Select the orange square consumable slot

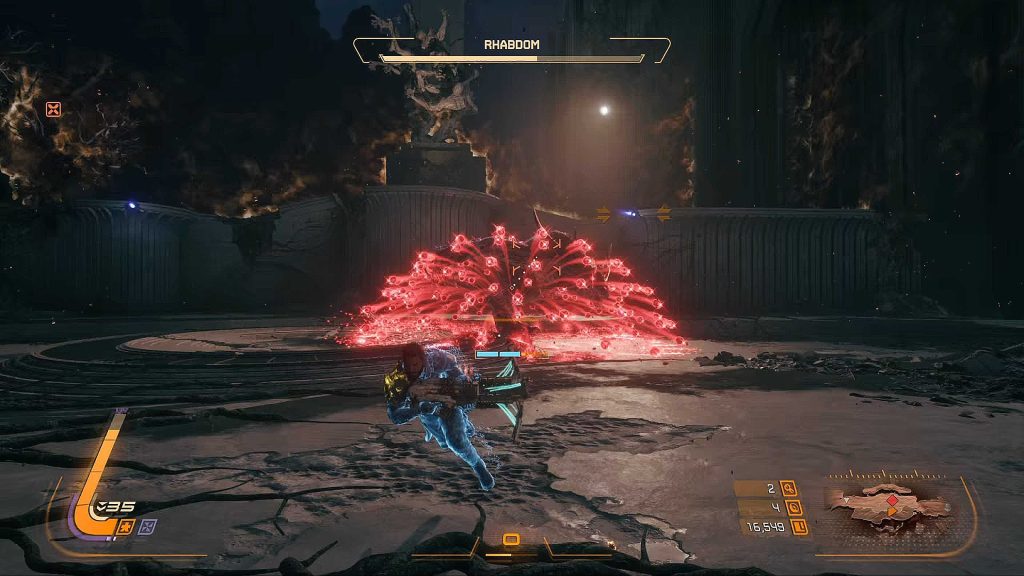click(511, 540)
